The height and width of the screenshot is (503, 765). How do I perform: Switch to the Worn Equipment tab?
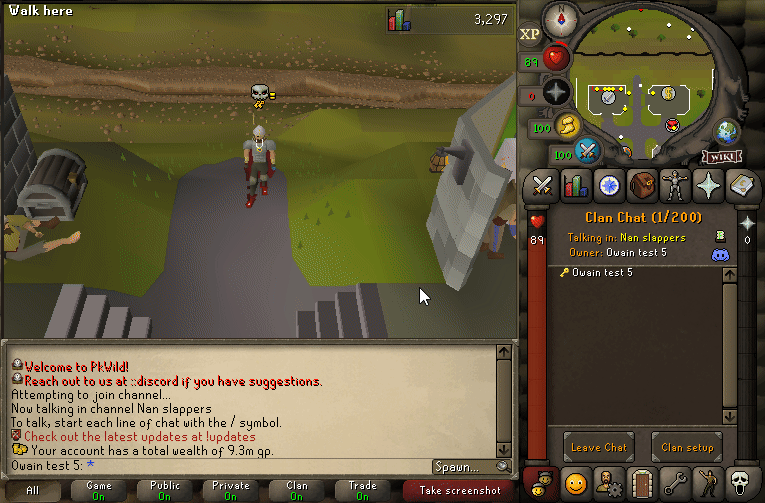pyautogui.click(x=675, y=185)
